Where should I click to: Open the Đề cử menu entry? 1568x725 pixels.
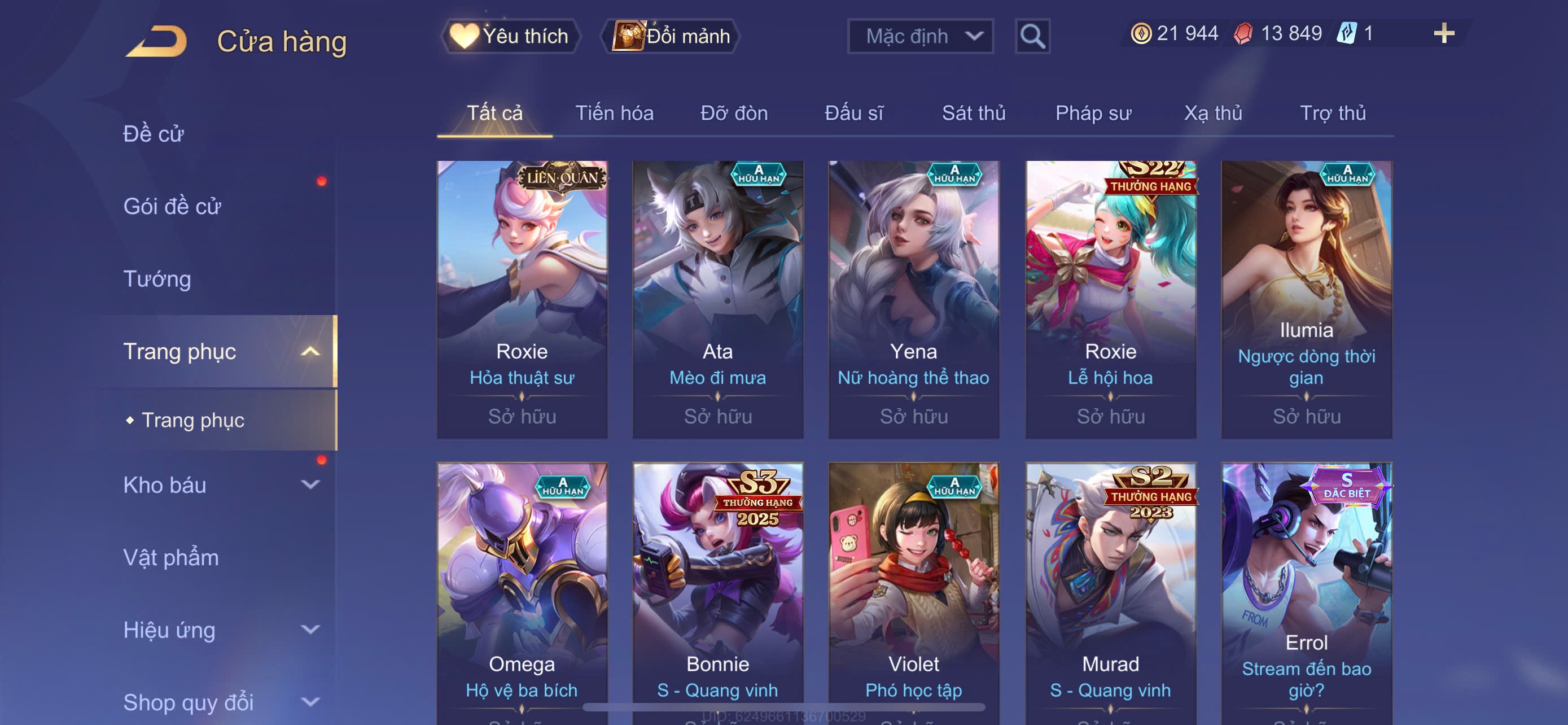pos(154,134)
